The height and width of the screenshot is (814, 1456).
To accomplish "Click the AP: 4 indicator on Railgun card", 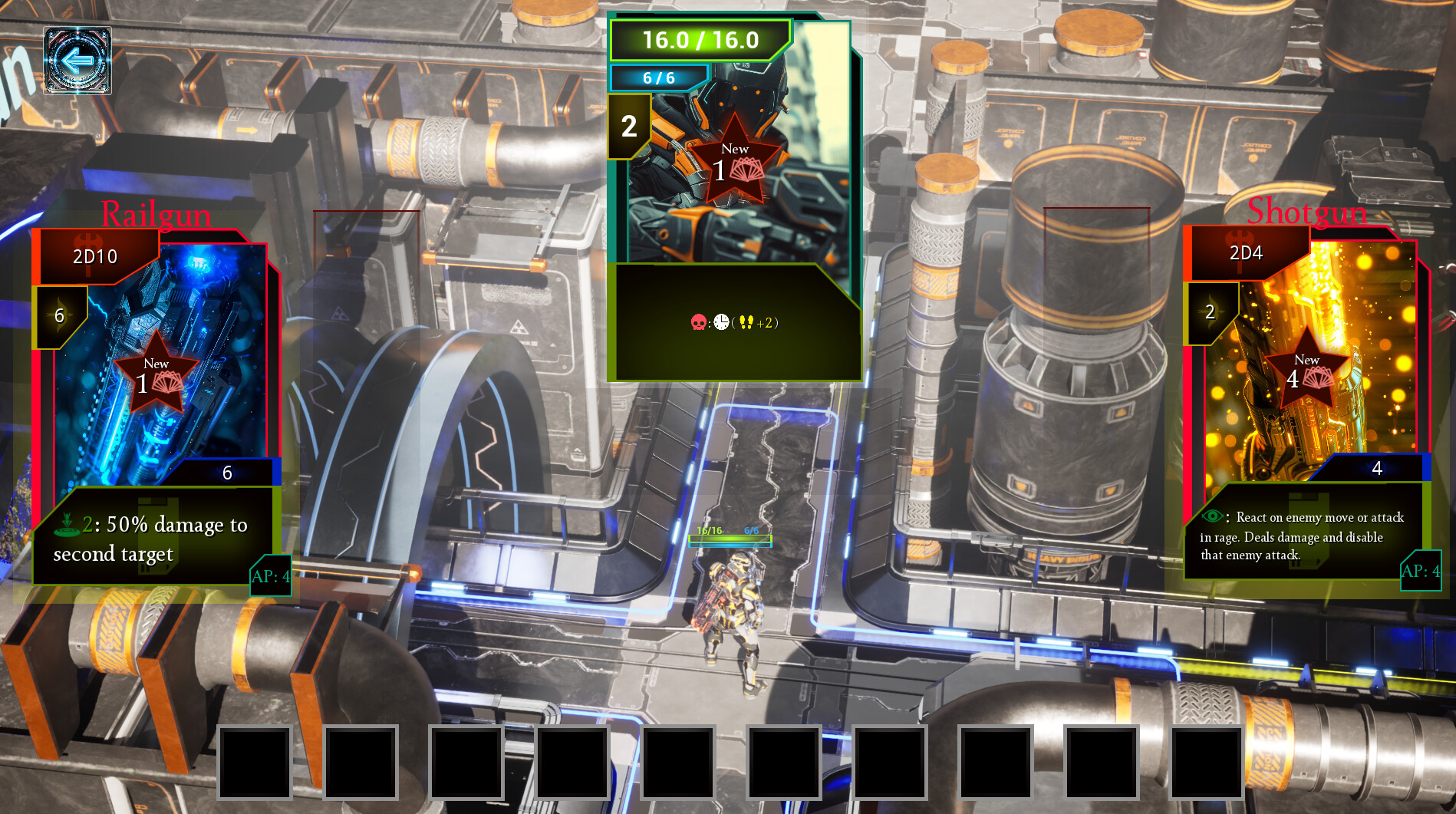I will 269,577.
